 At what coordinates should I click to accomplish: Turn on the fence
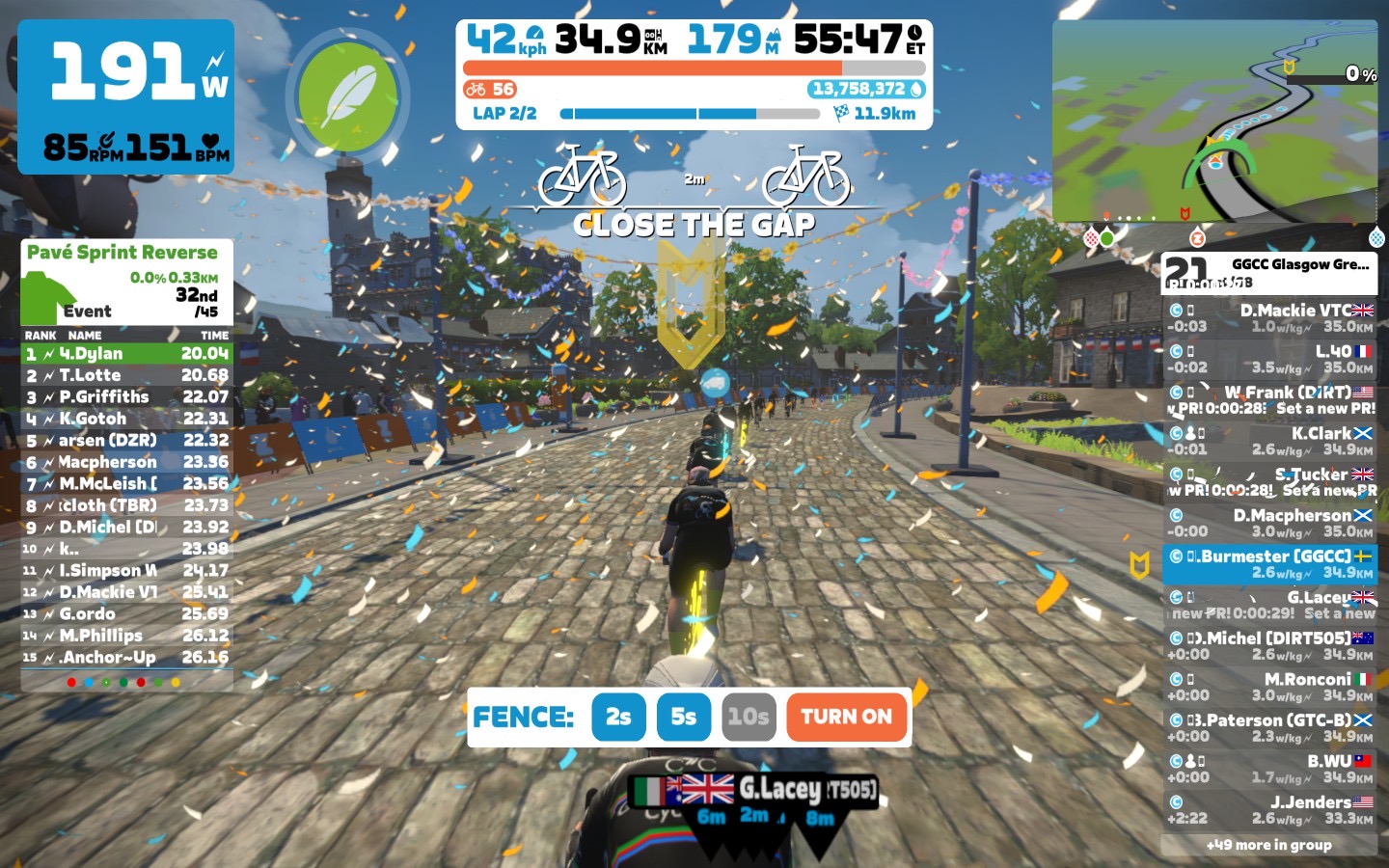pyautogui.click(x=846, y=717)
